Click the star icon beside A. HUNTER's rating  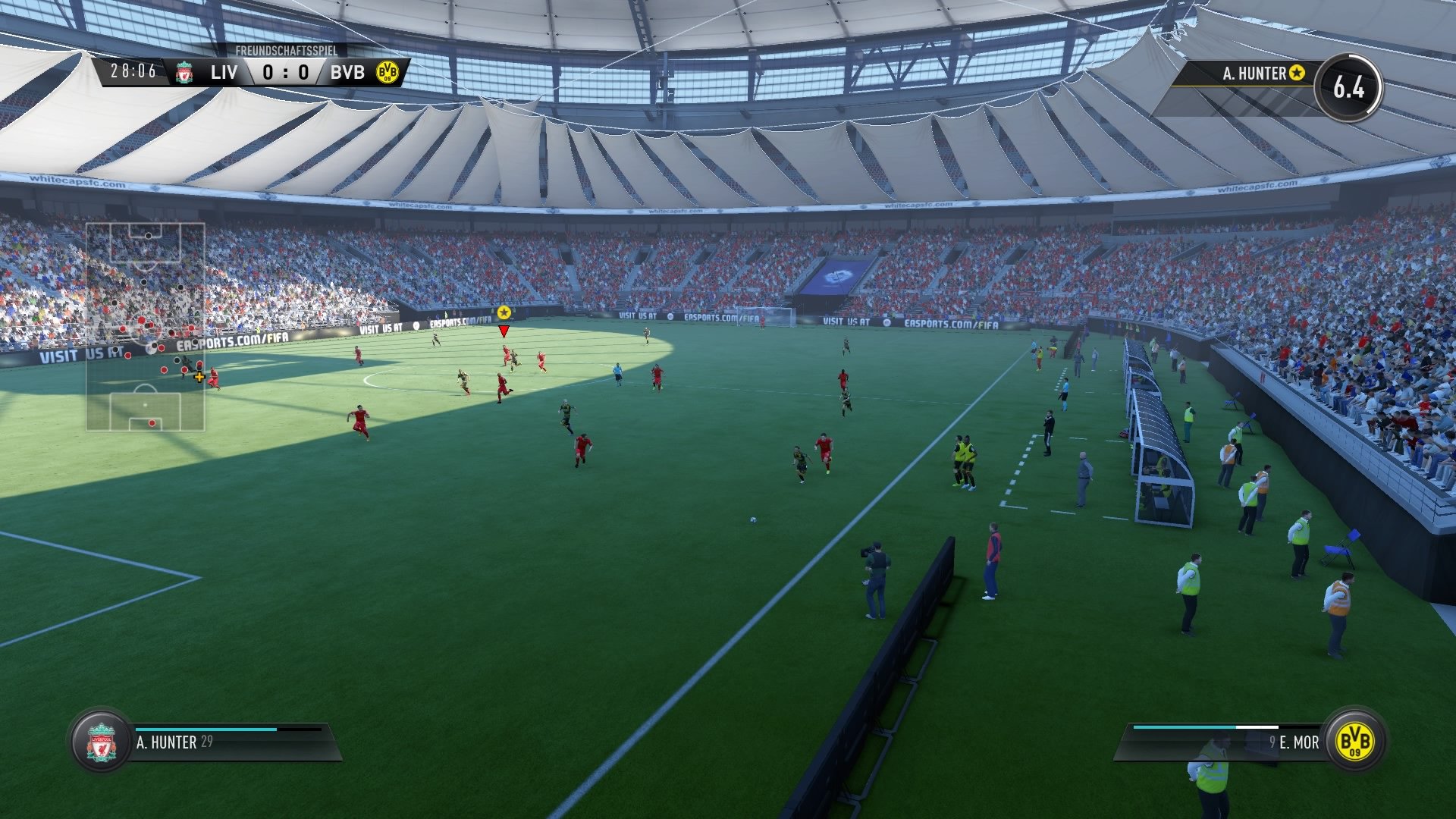point(1298,73)
